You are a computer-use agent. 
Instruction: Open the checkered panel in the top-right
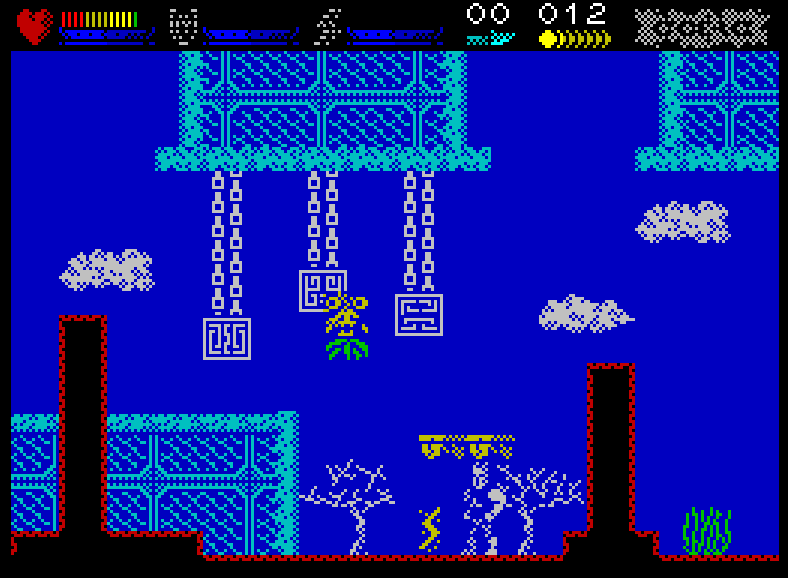(701, 26)
